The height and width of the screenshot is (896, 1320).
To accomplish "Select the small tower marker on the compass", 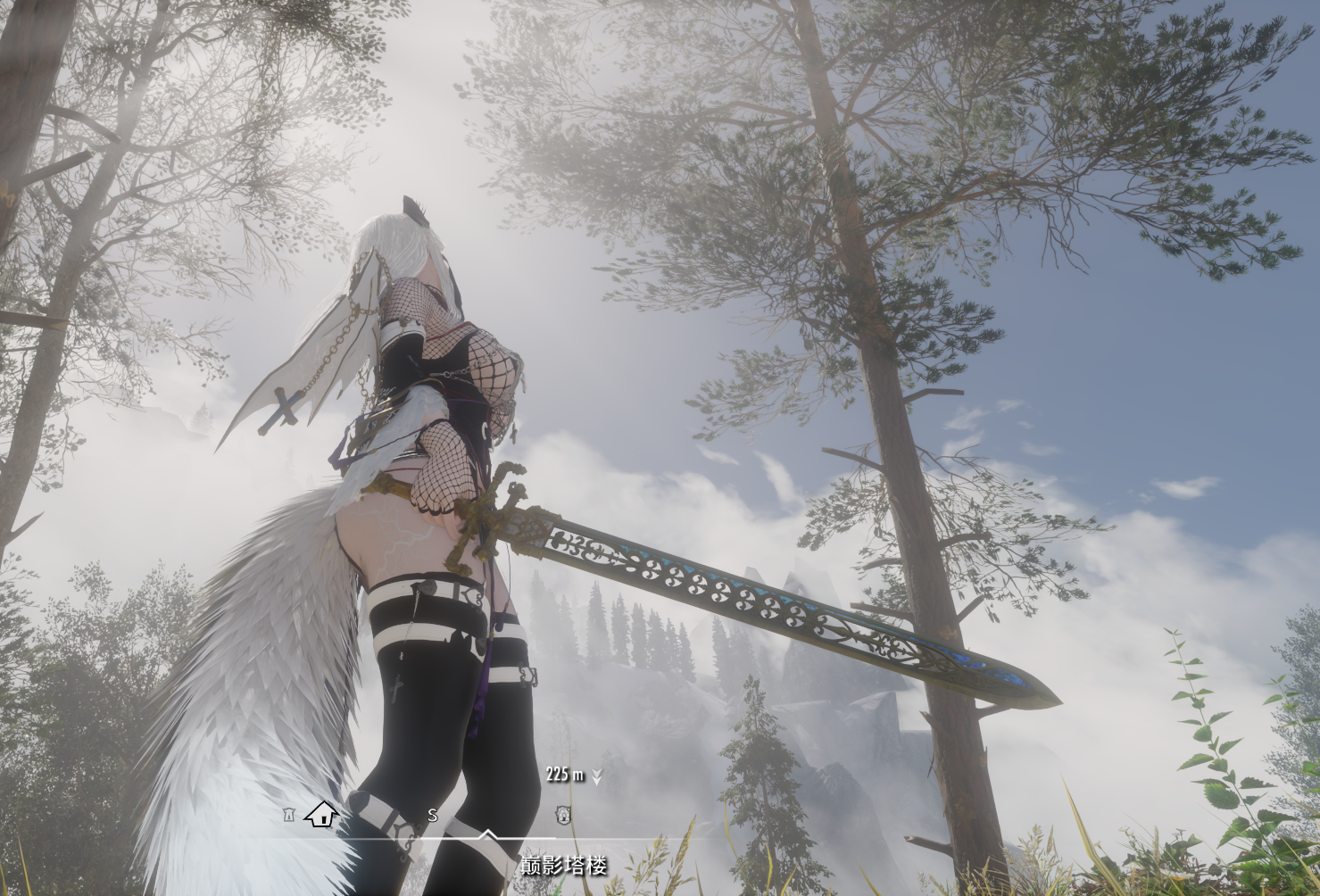I will [288, 815].
